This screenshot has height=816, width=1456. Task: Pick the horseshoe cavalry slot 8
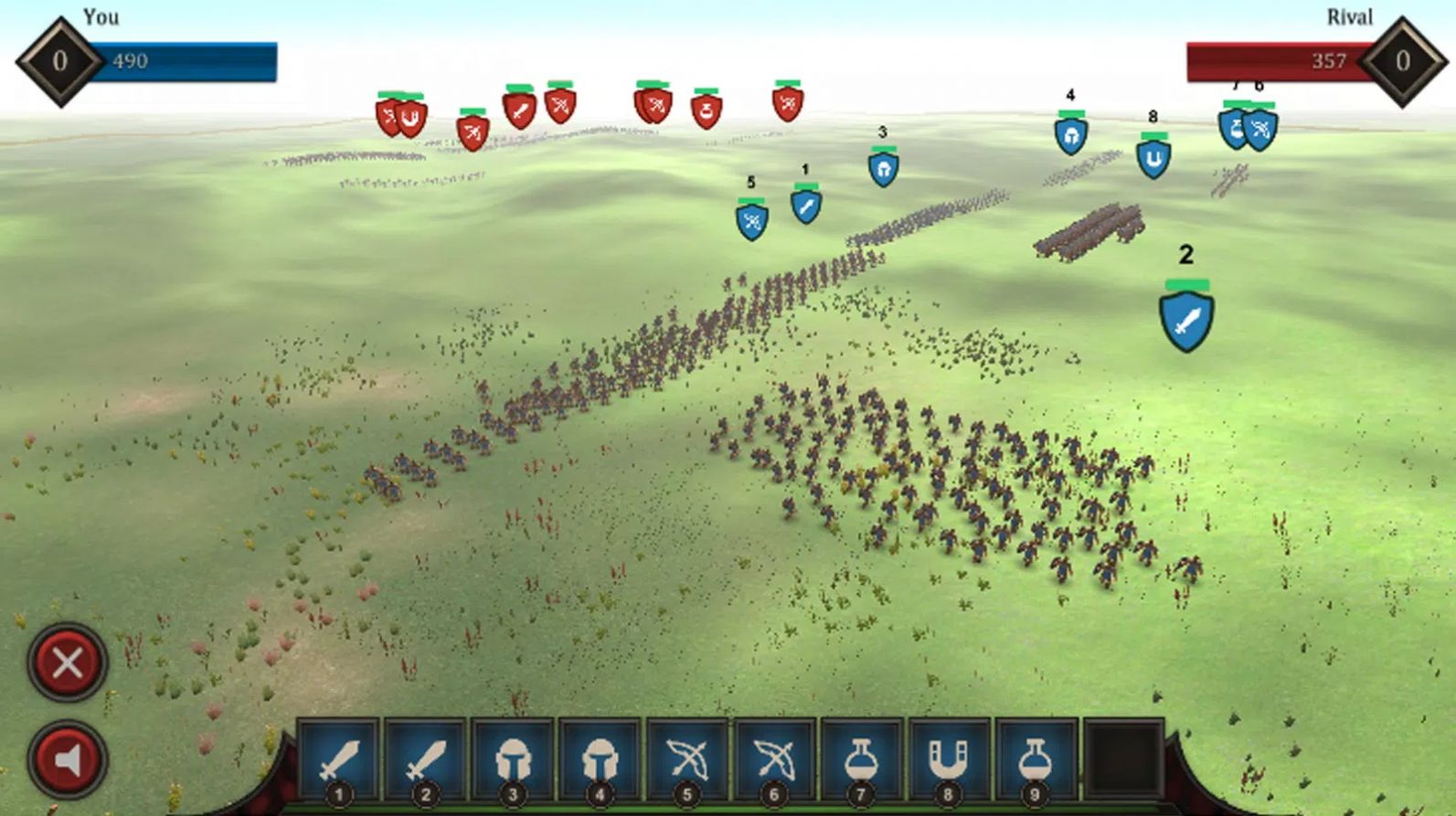point(947,760)
